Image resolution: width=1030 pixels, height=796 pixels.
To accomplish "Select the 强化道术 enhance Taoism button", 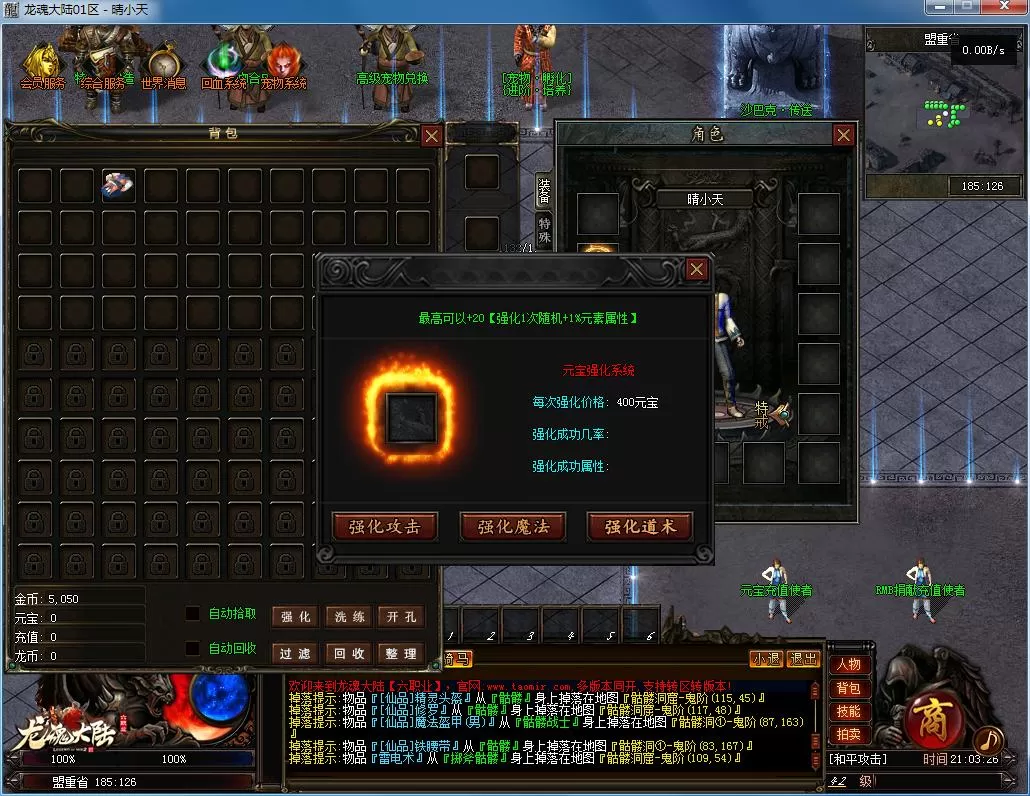I will tap(639, 527).
